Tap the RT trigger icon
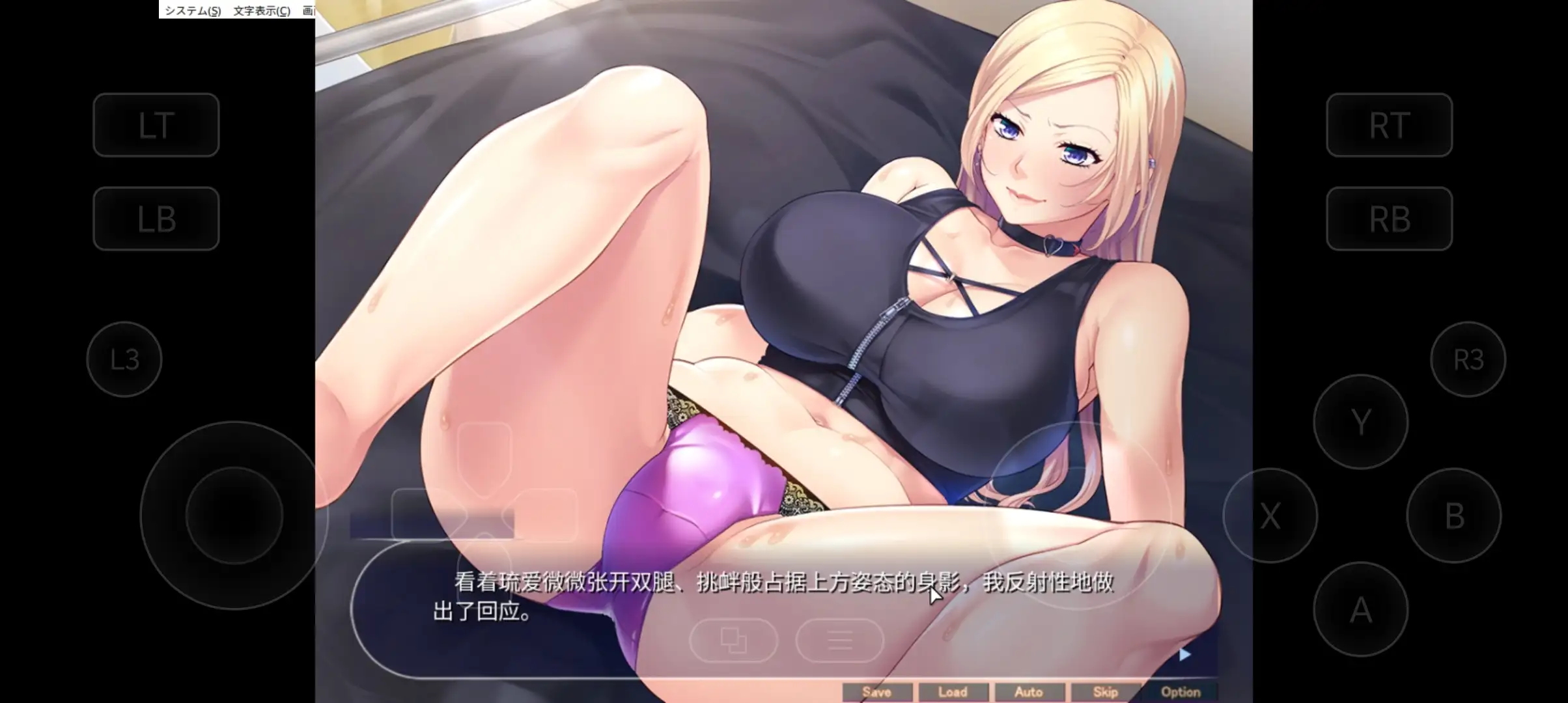Screen dimensions: 1568x703 [x=1389, y=125]
